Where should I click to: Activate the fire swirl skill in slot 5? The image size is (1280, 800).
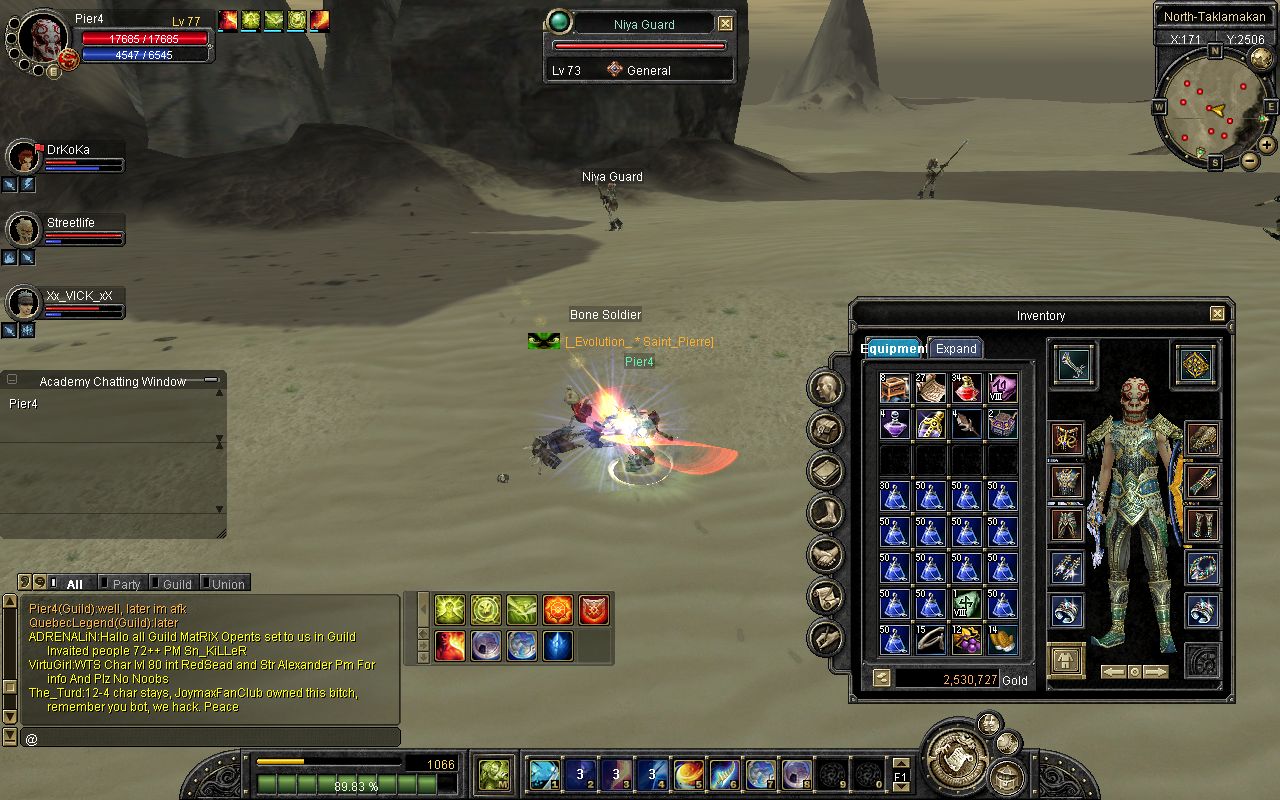[x=688, y=773]
